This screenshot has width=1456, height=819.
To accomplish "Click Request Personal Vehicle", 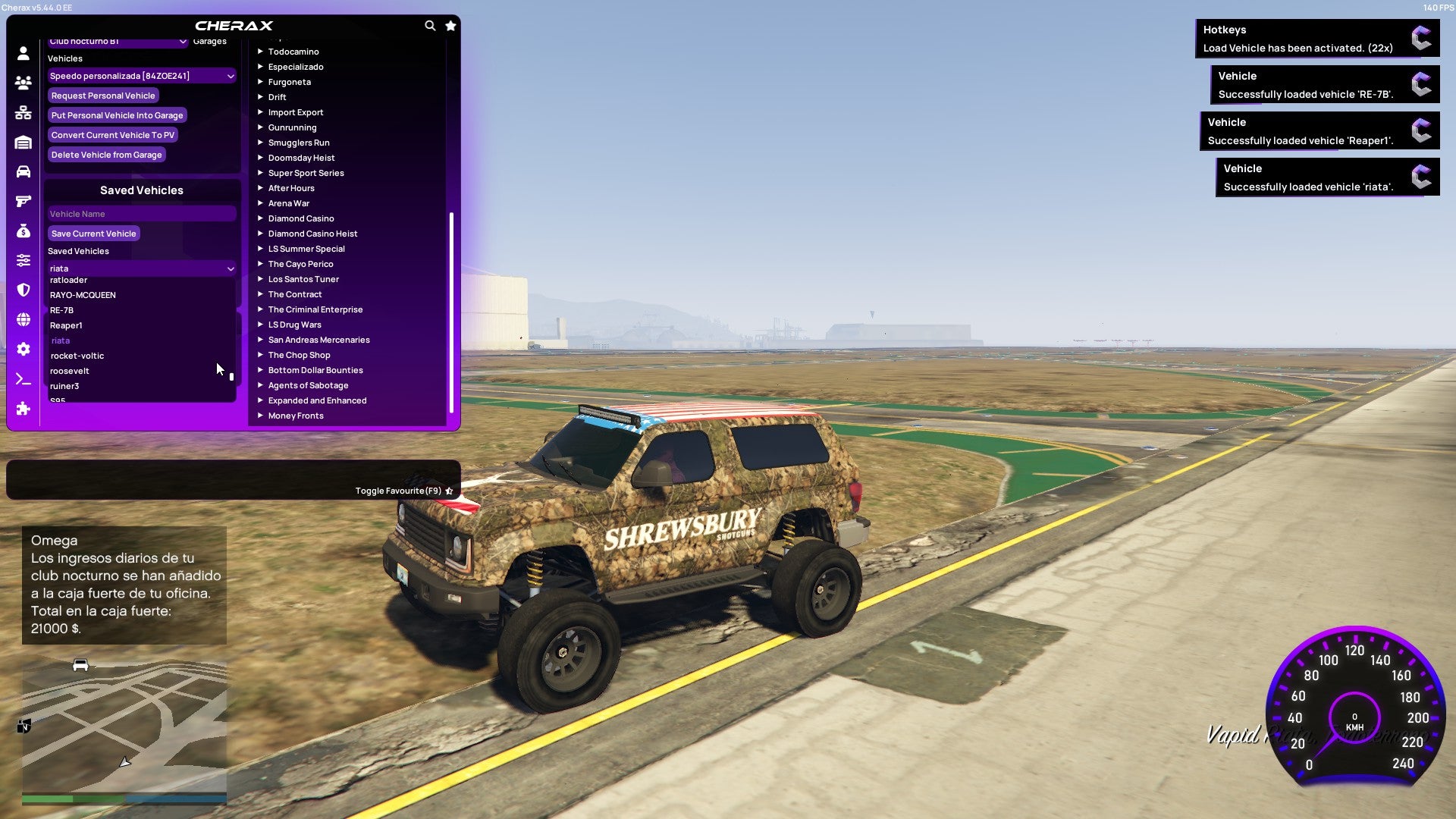I will (x=103, y=96).
